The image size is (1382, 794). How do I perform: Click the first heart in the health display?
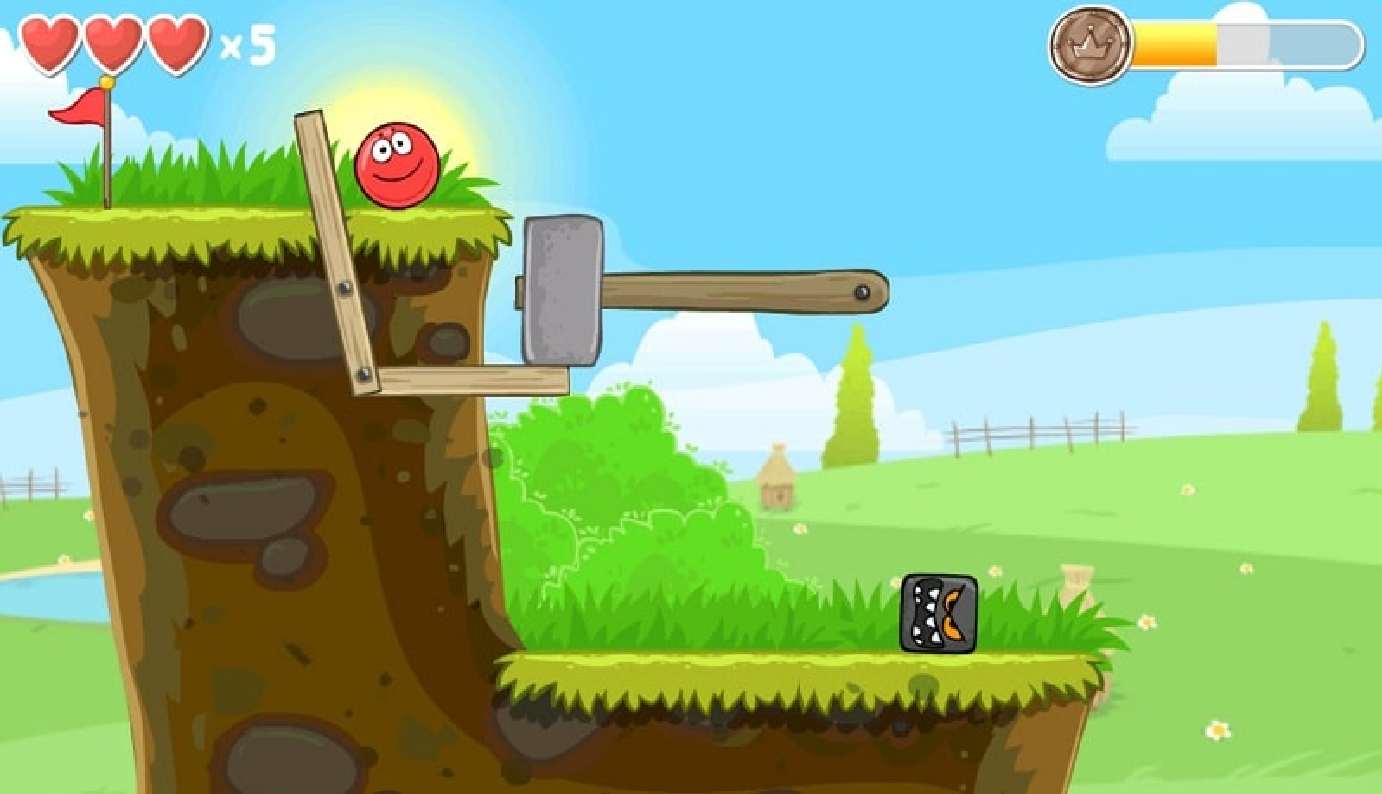tap(47, 42)
